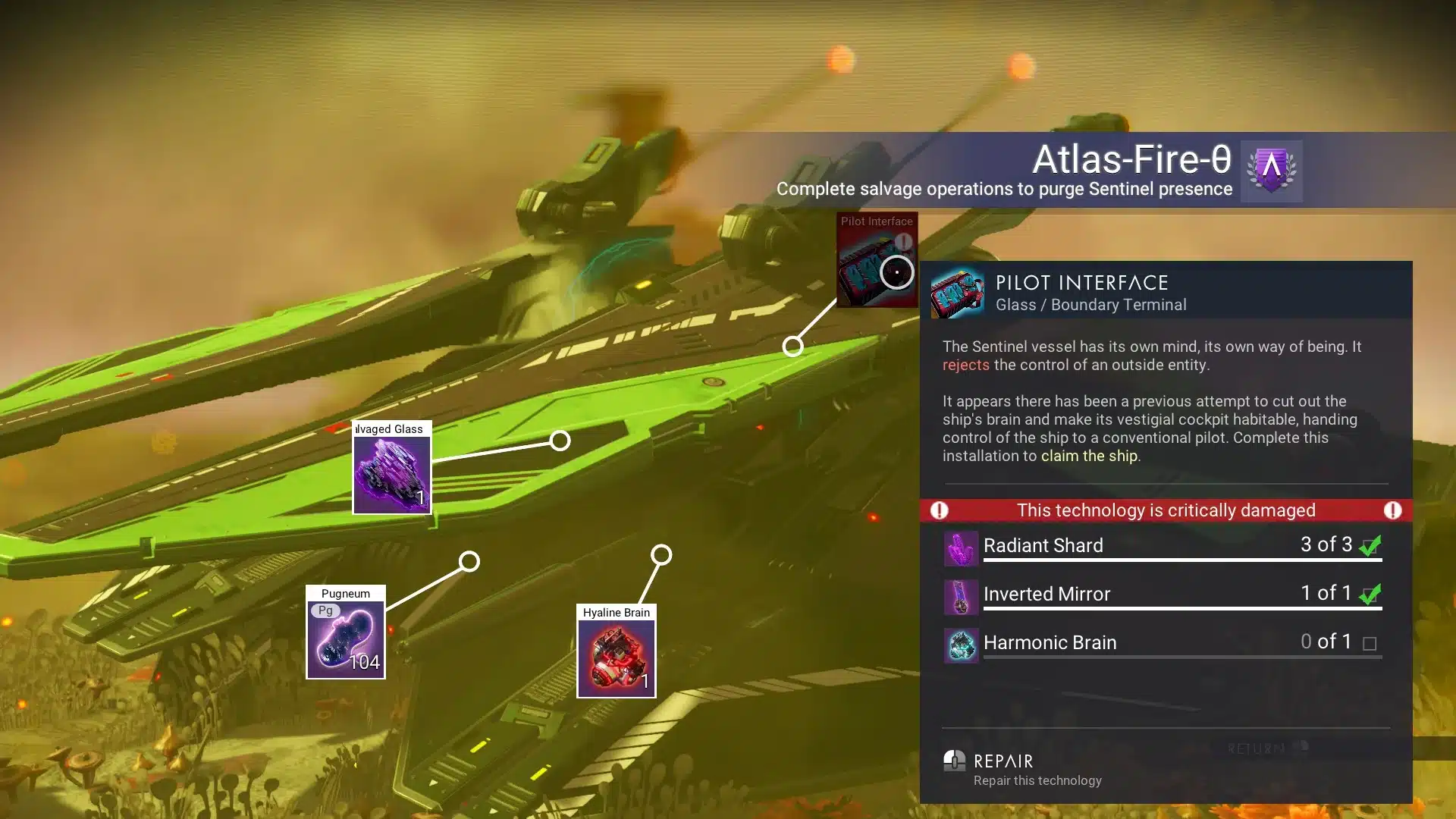The height and width of the screenshot is (819, 1456).
Task: Open the 'claim the ship' link
Action: (1090, 456)
